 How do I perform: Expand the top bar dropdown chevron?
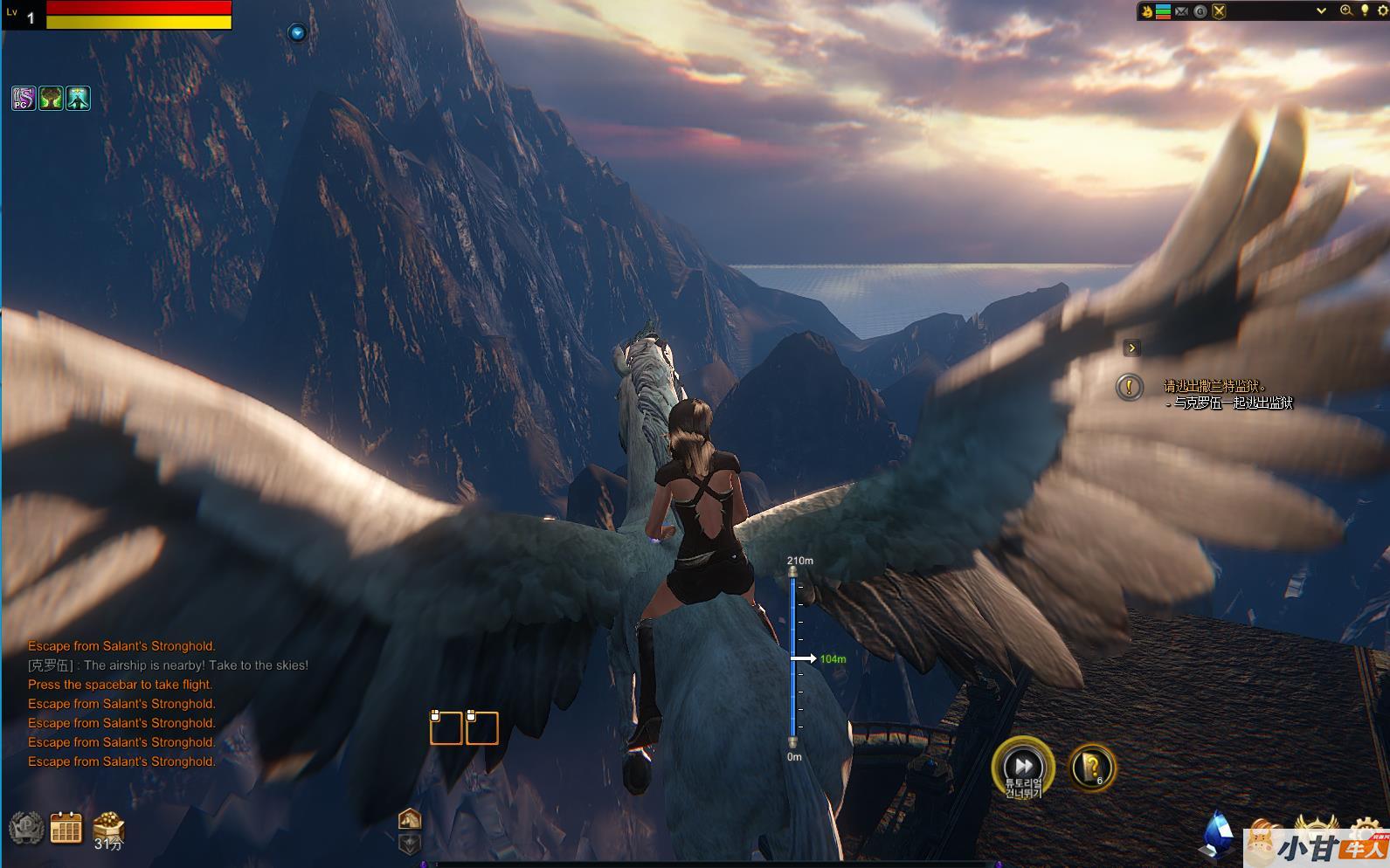[x=1321, y=10]
